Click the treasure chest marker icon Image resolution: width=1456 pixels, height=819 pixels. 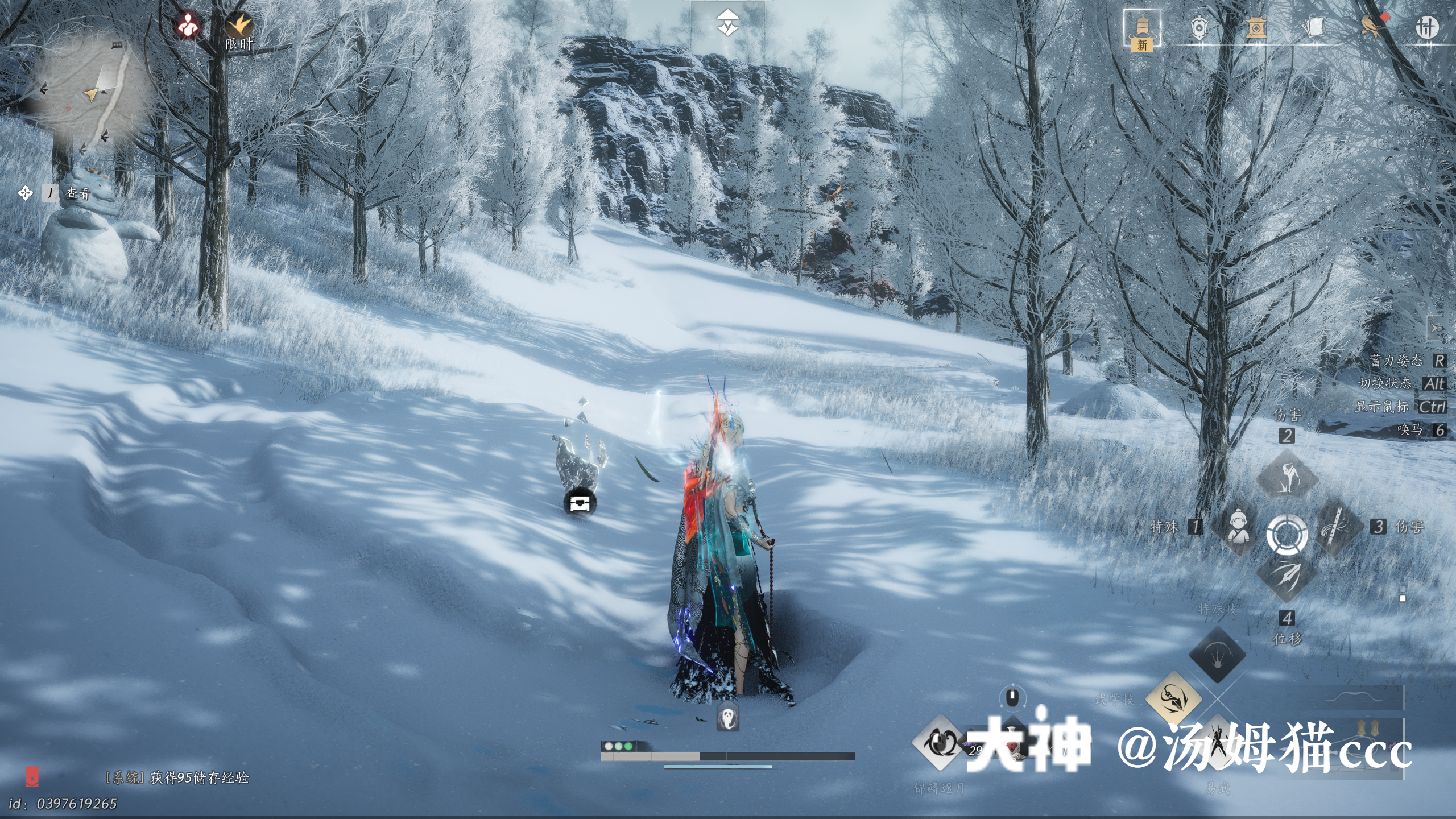coord(580,503)
